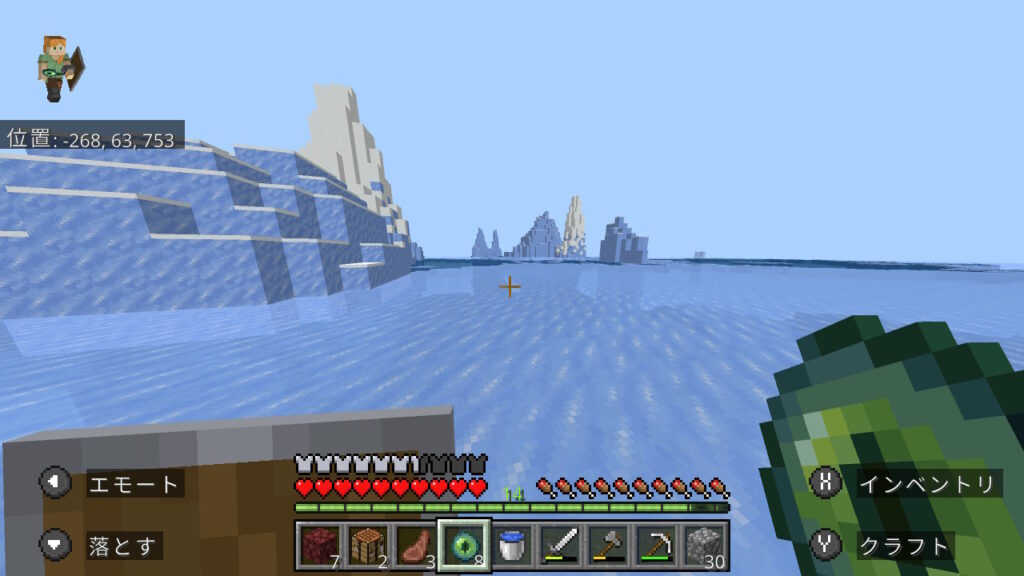Switch to the axe hotbar slot
This screenshot has width=1024, height=576.
[x=607, y=545]
